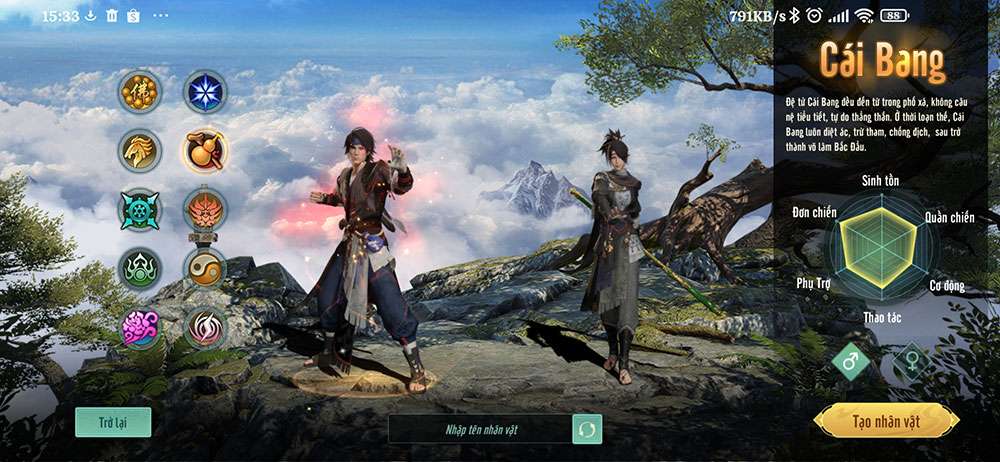
Task: Select the green lotus class icon
Action: tap(139, 268)
